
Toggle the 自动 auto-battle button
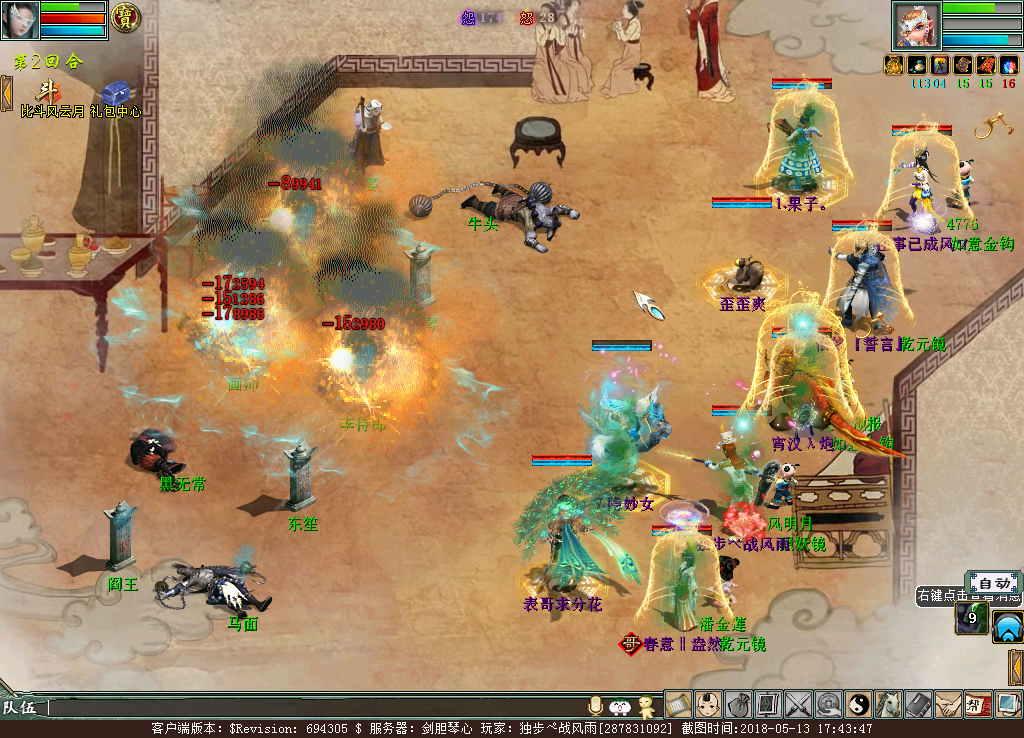click(993, 583)
